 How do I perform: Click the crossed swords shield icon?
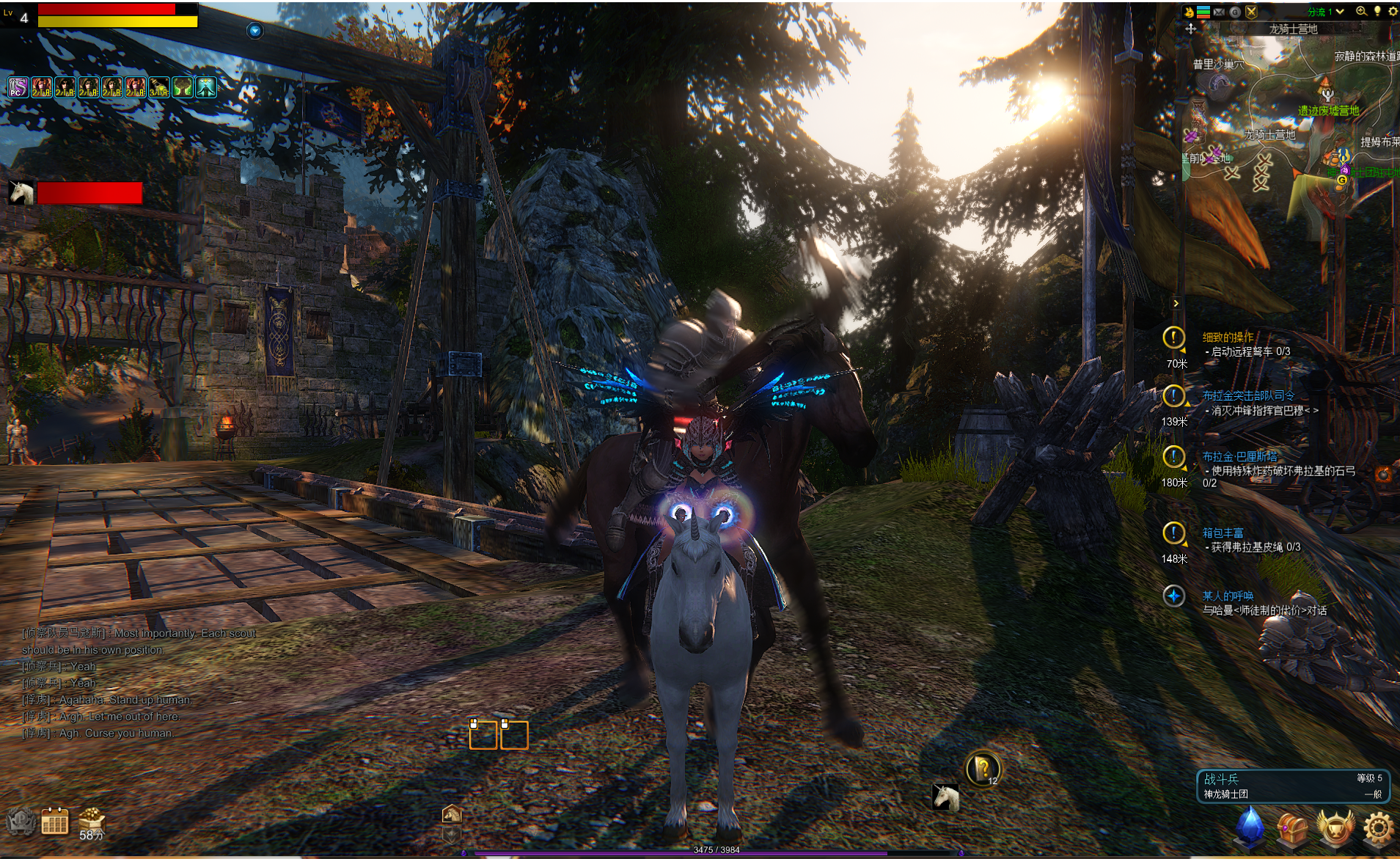coord(1251,12)
